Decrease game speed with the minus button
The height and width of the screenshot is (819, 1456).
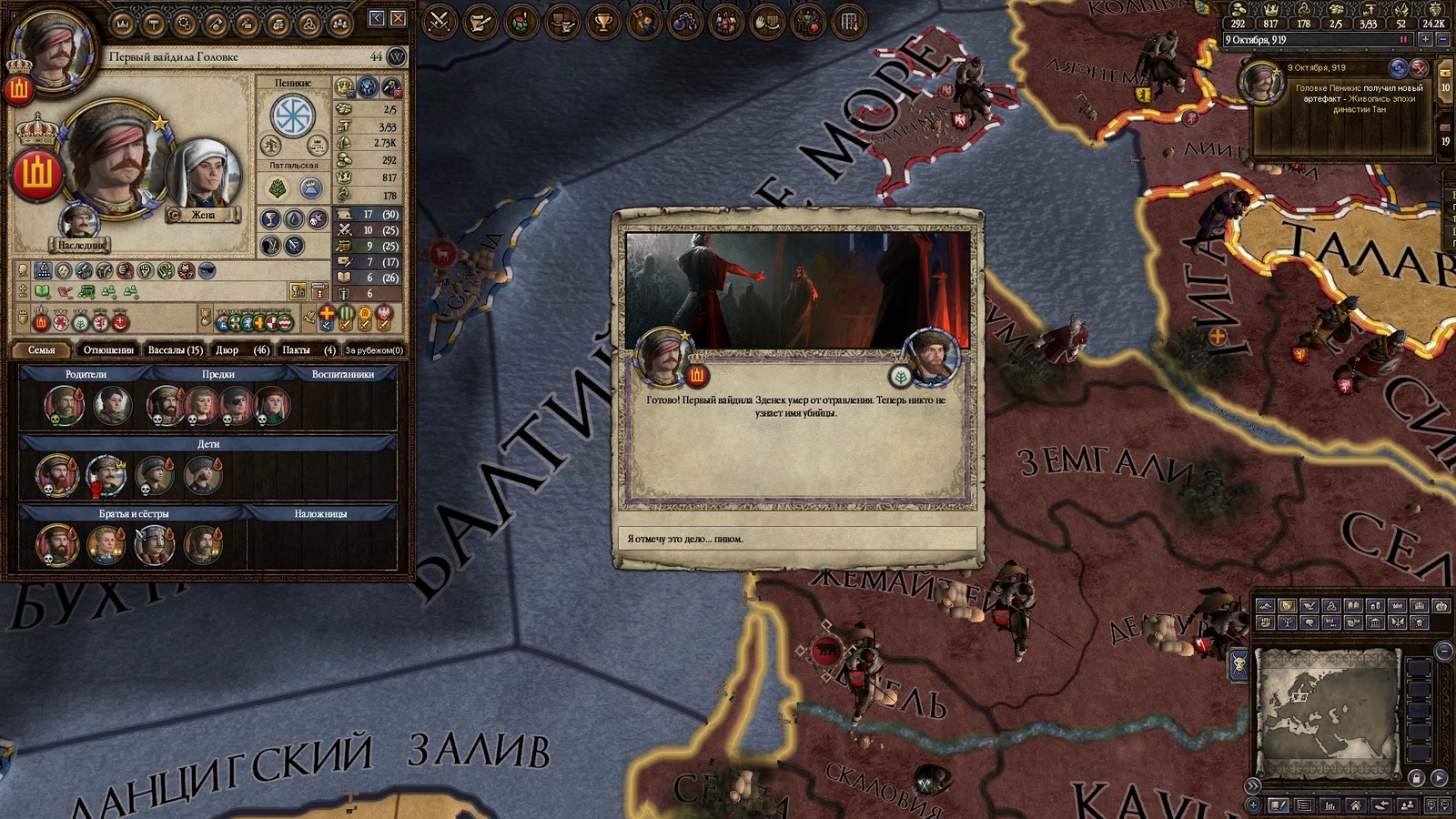pos(1442,40)
